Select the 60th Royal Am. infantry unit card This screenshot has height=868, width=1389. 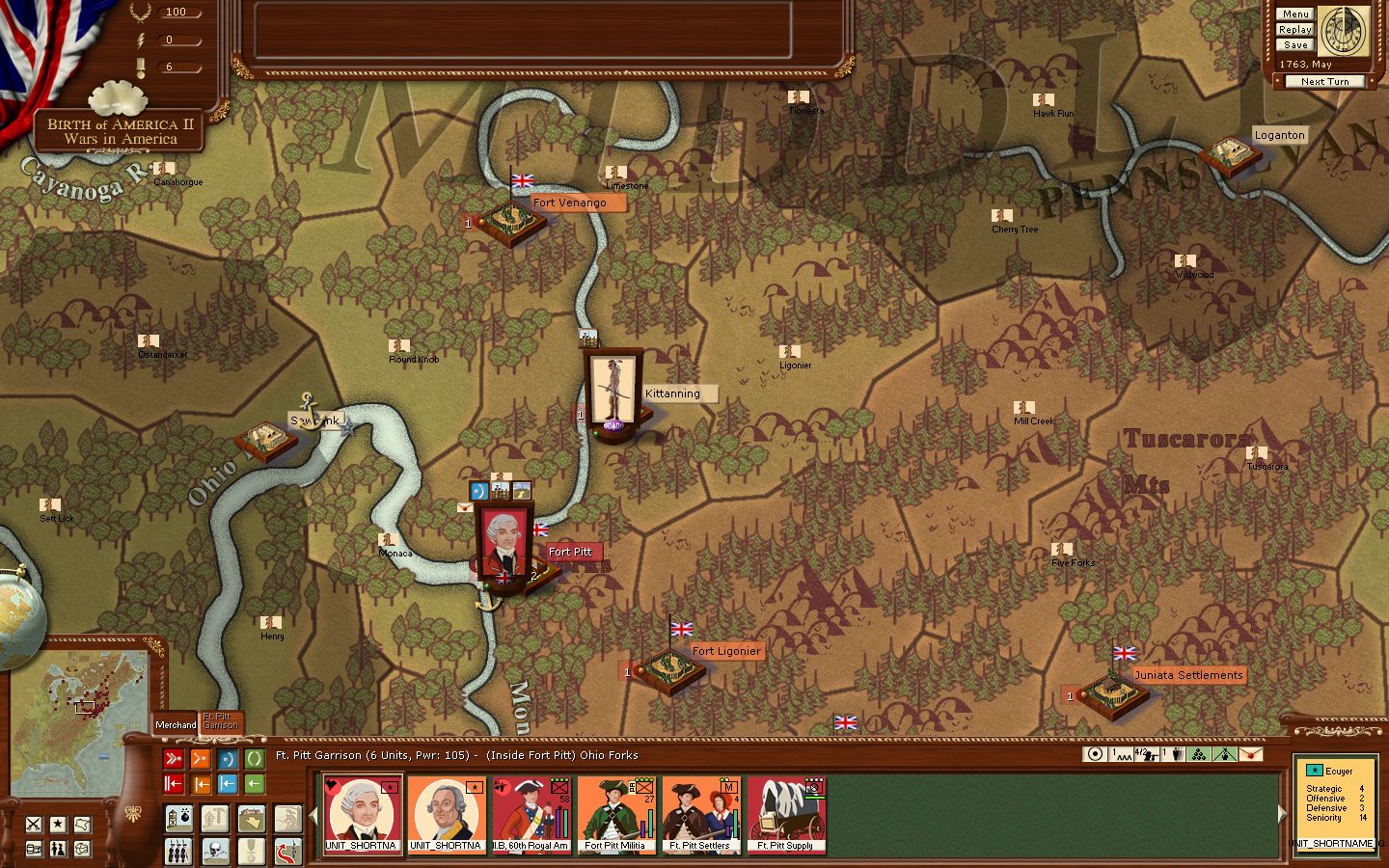(x=531, y=815)
